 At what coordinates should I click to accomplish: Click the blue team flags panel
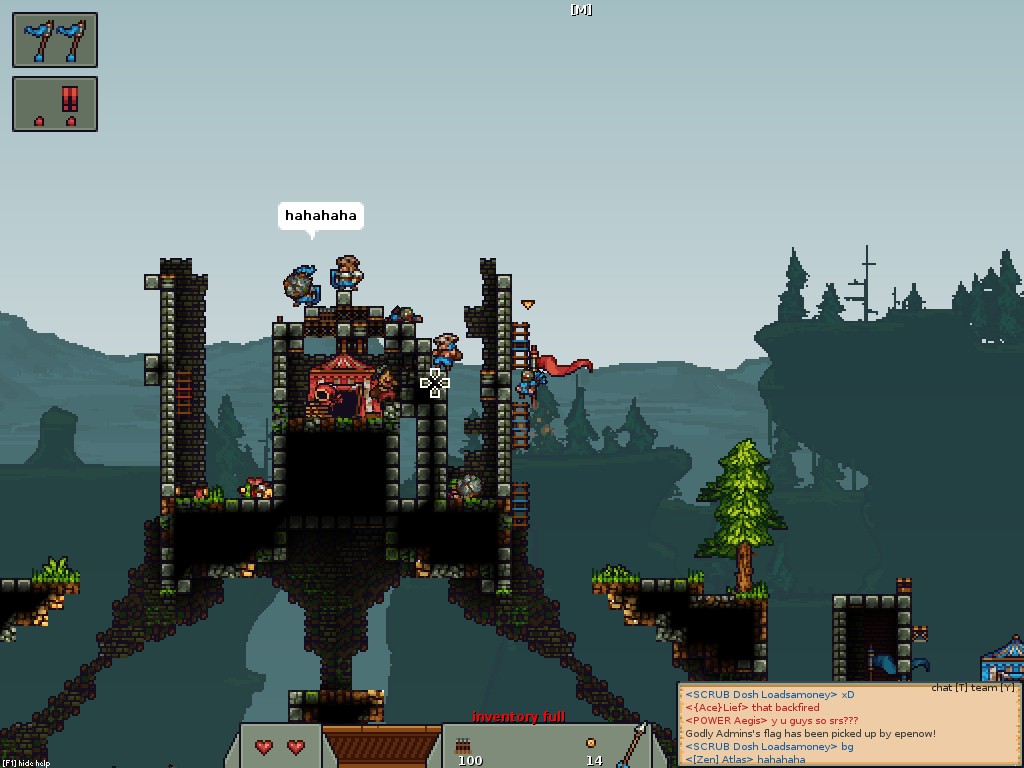pos(55,40)
